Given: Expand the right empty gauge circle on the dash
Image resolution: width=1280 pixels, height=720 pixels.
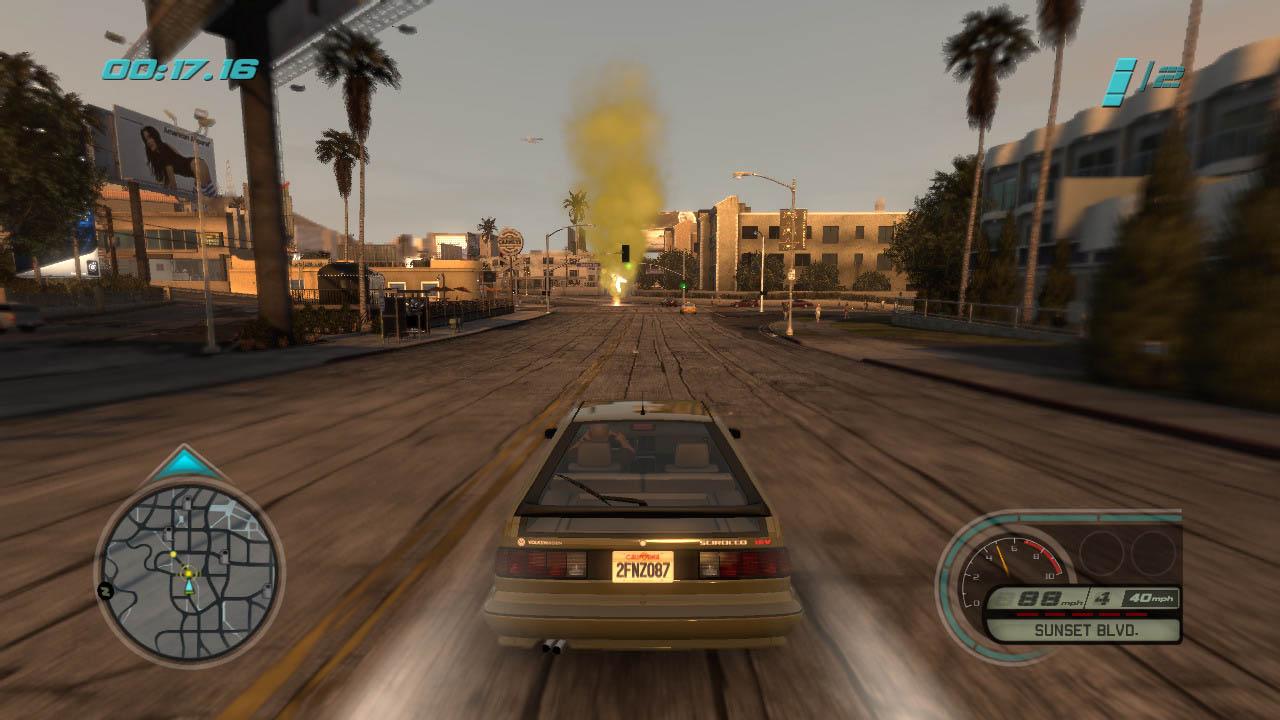Looking at the screenshot, I should pos(1153,553).
